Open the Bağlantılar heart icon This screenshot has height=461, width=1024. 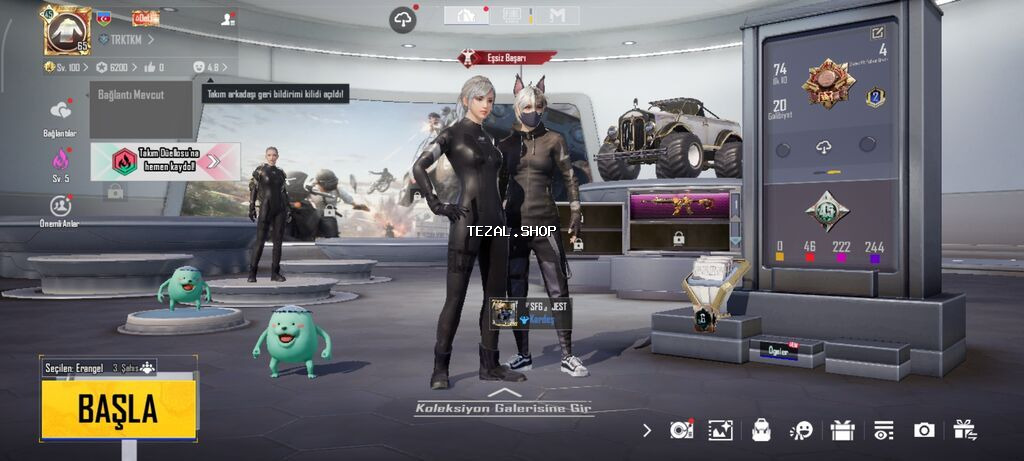pos(61,111)
